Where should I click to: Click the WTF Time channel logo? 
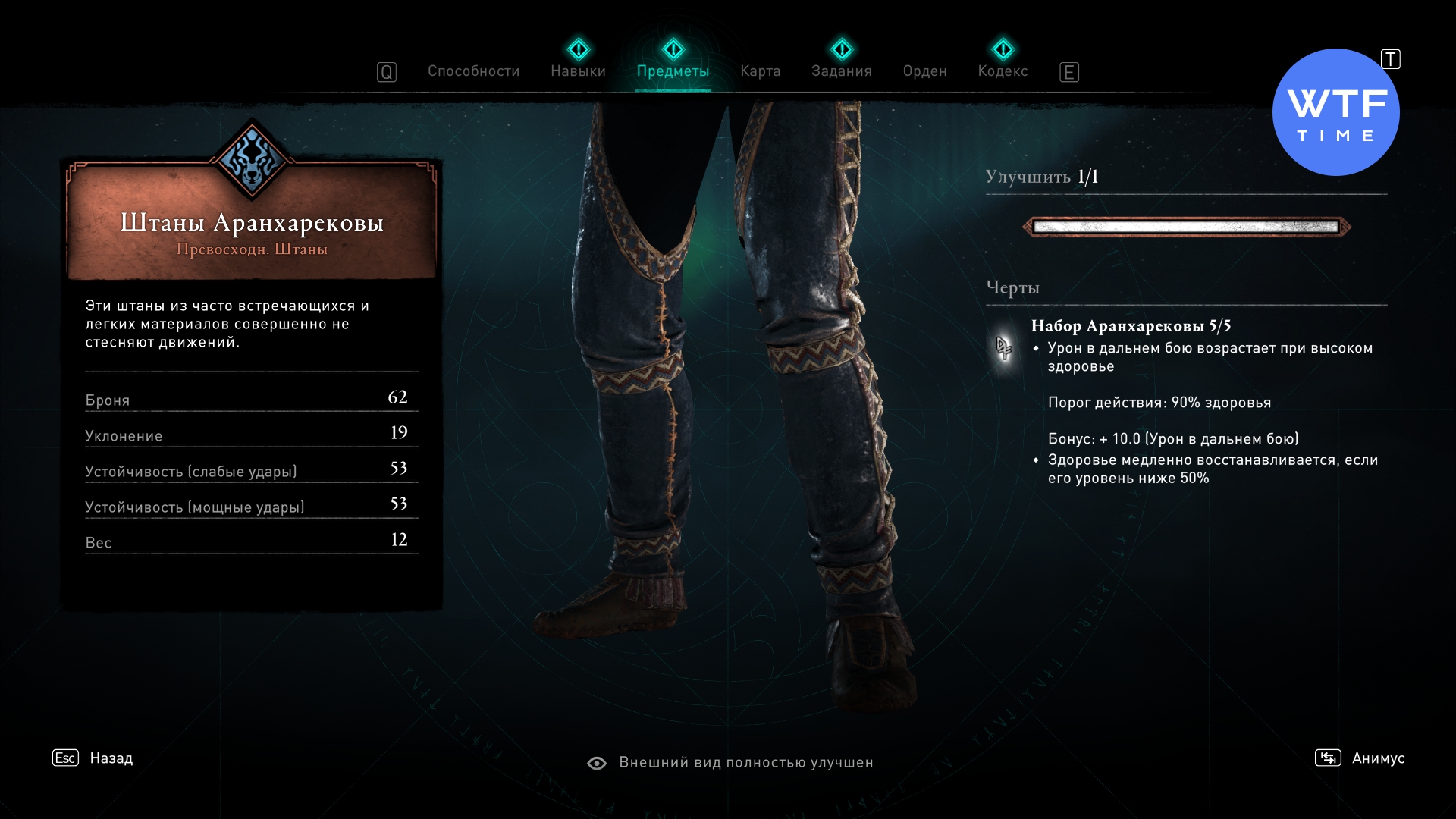point(1335,113)
